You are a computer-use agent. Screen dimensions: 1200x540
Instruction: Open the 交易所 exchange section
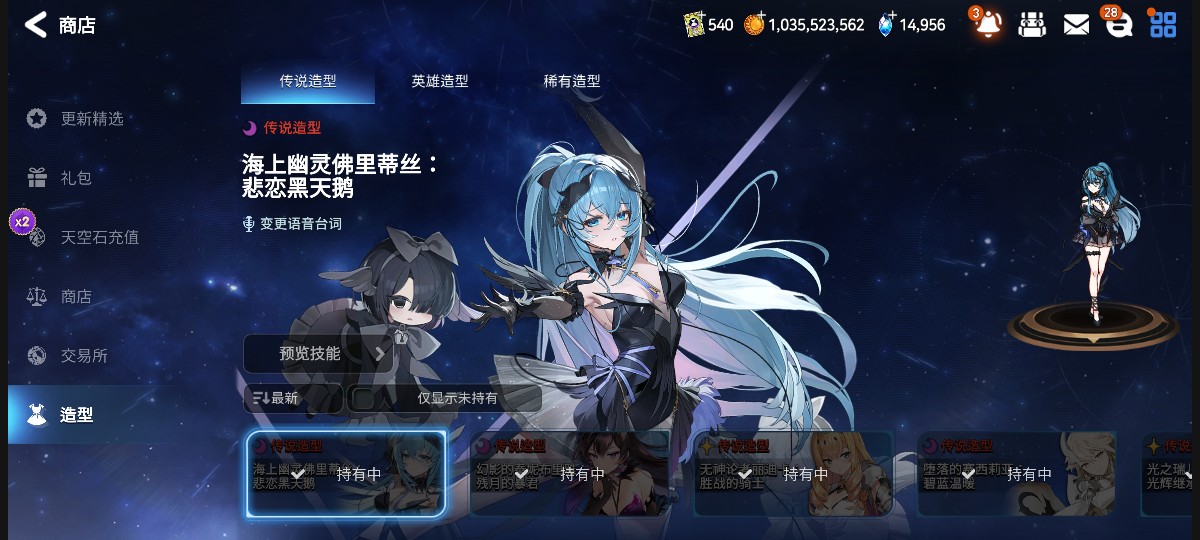point(84,355)
